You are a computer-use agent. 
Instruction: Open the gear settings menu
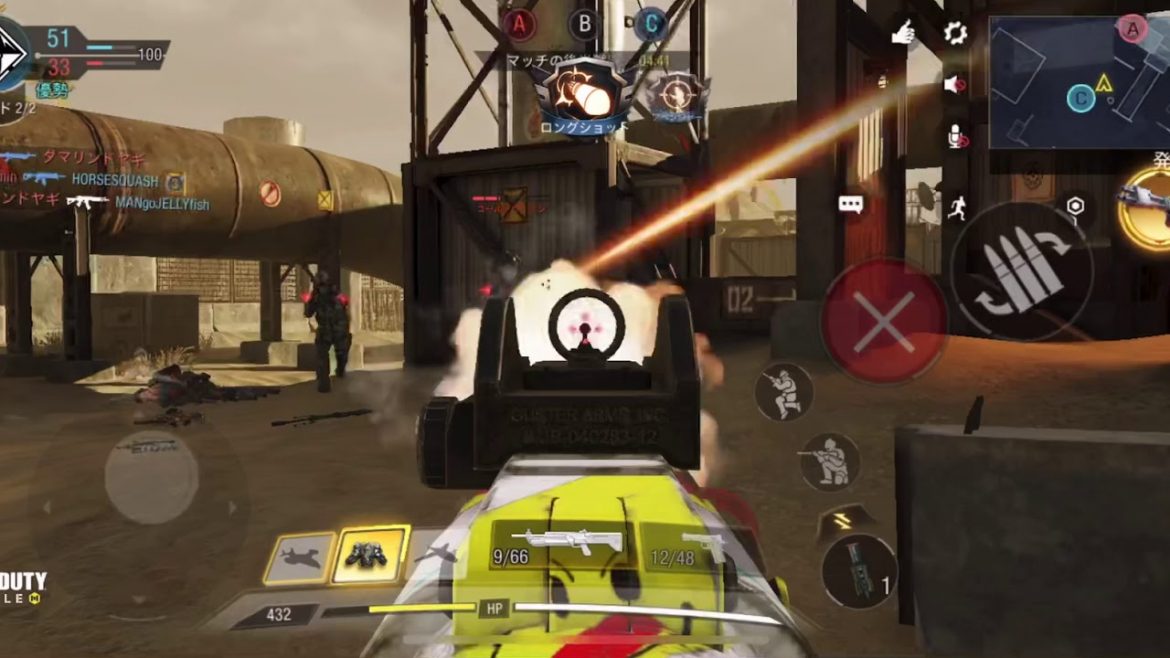coord(955,34)
